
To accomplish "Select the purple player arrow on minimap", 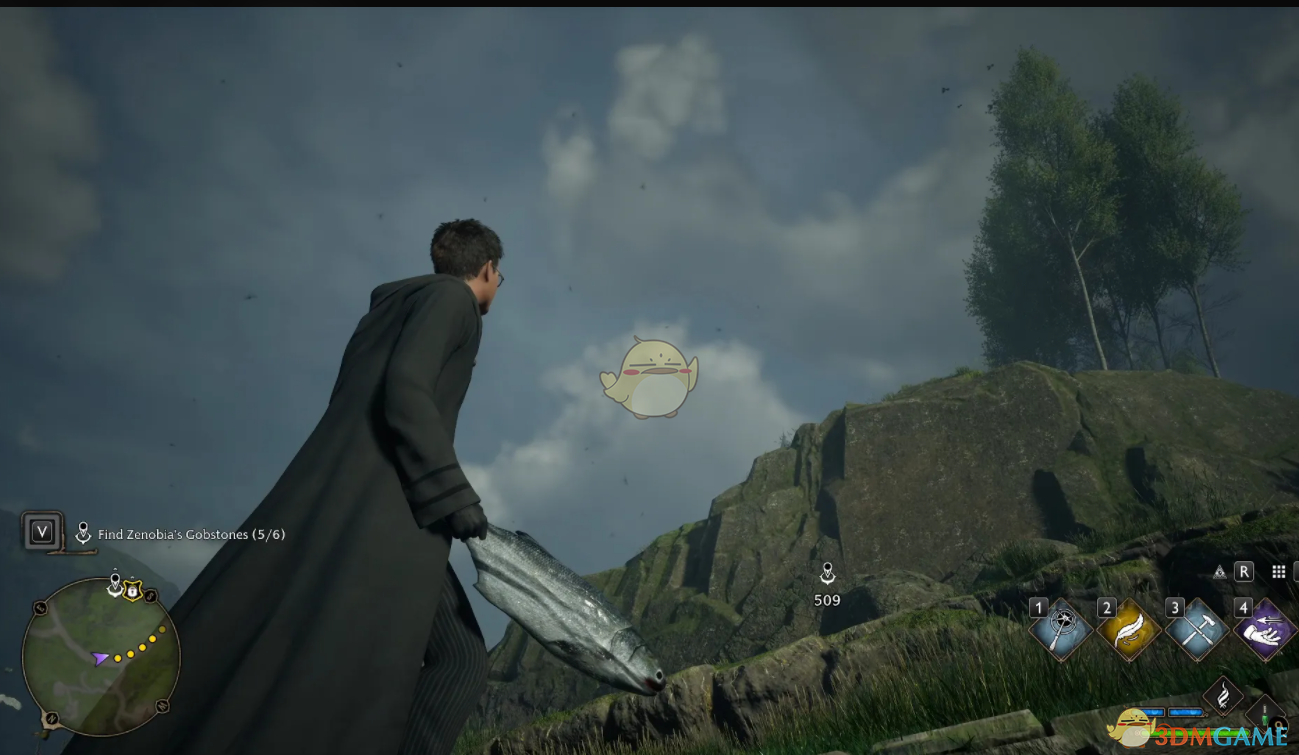I will (x=100, y=658).
